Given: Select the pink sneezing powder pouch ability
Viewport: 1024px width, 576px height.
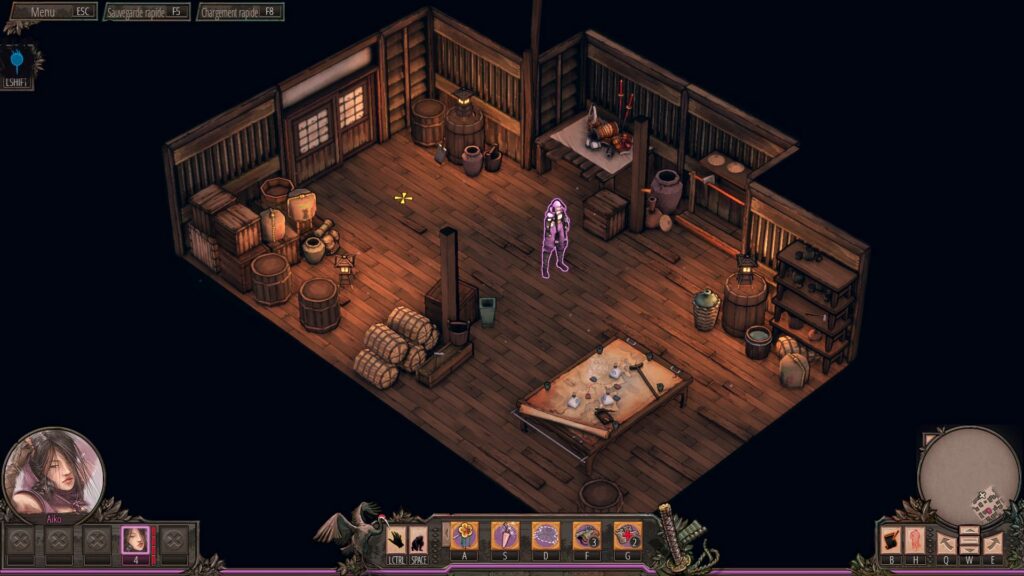Looking at the screenshot, I should coord(505,536).
